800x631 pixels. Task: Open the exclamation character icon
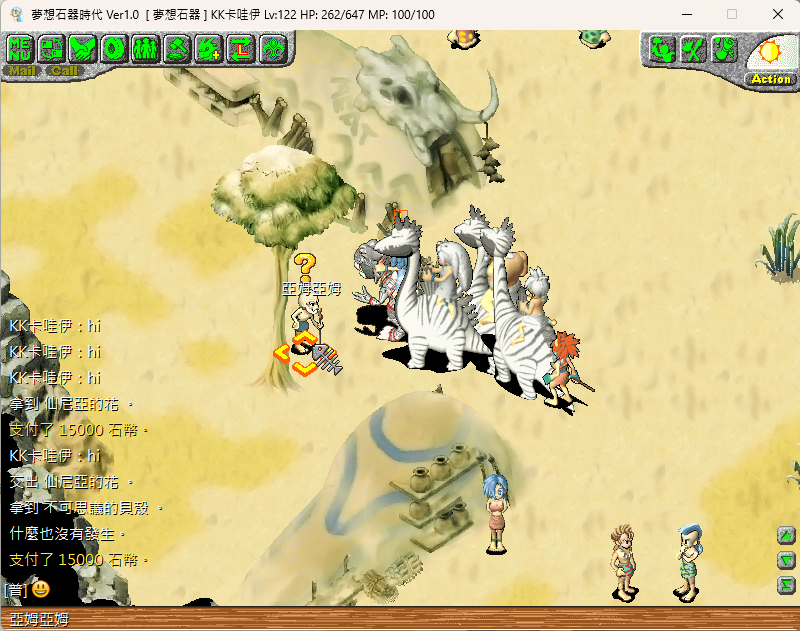pyautogui.click(x=725, y=48)
